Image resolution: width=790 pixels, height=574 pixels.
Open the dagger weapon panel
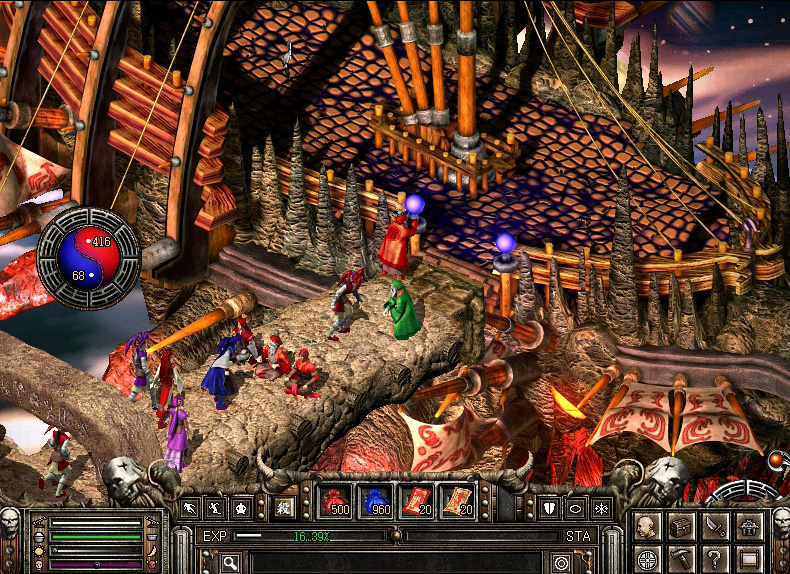tap(714, 525)
